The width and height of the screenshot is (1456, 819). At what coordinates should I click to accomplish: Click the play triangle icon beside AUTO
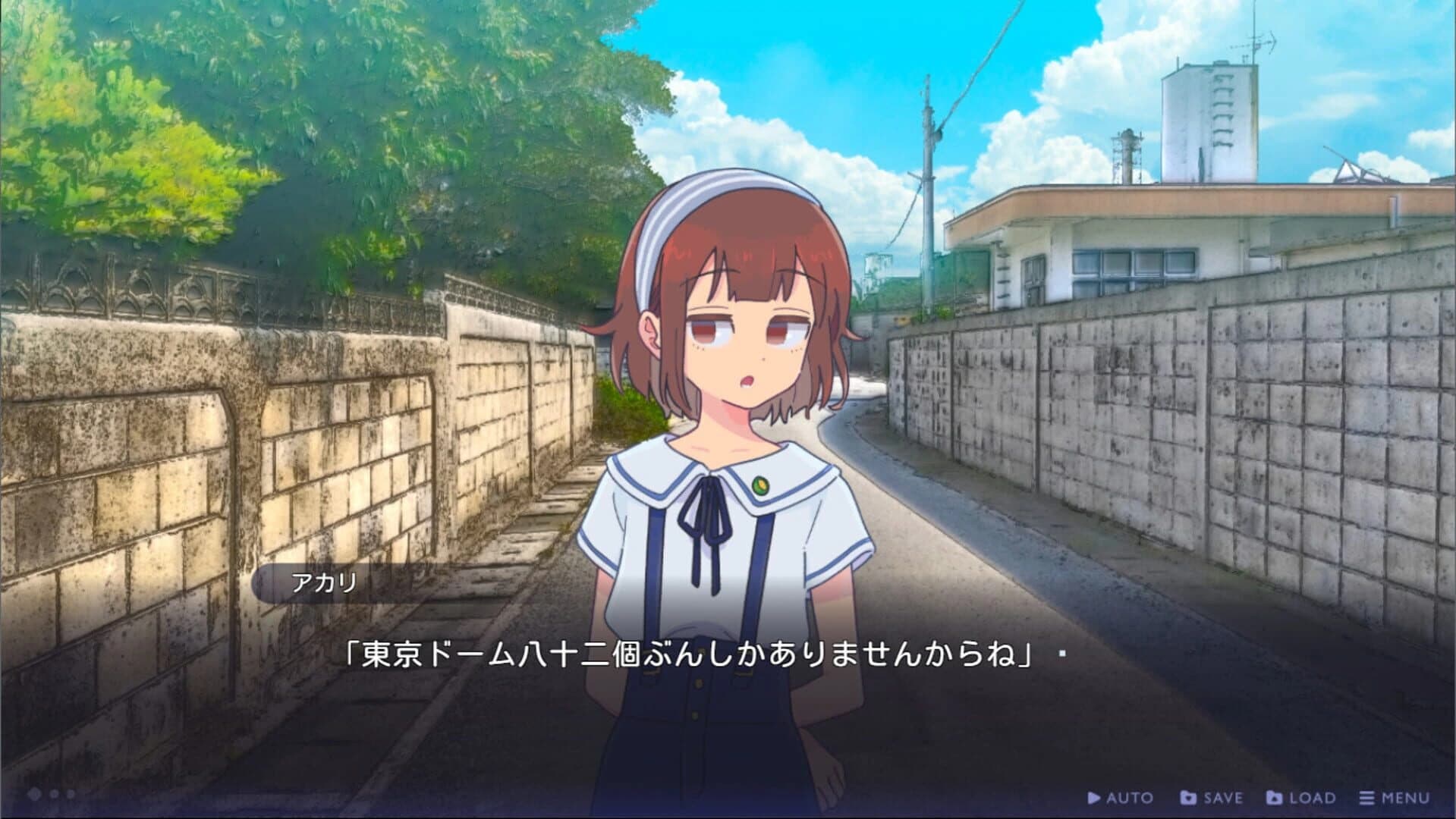[1094, 798]
